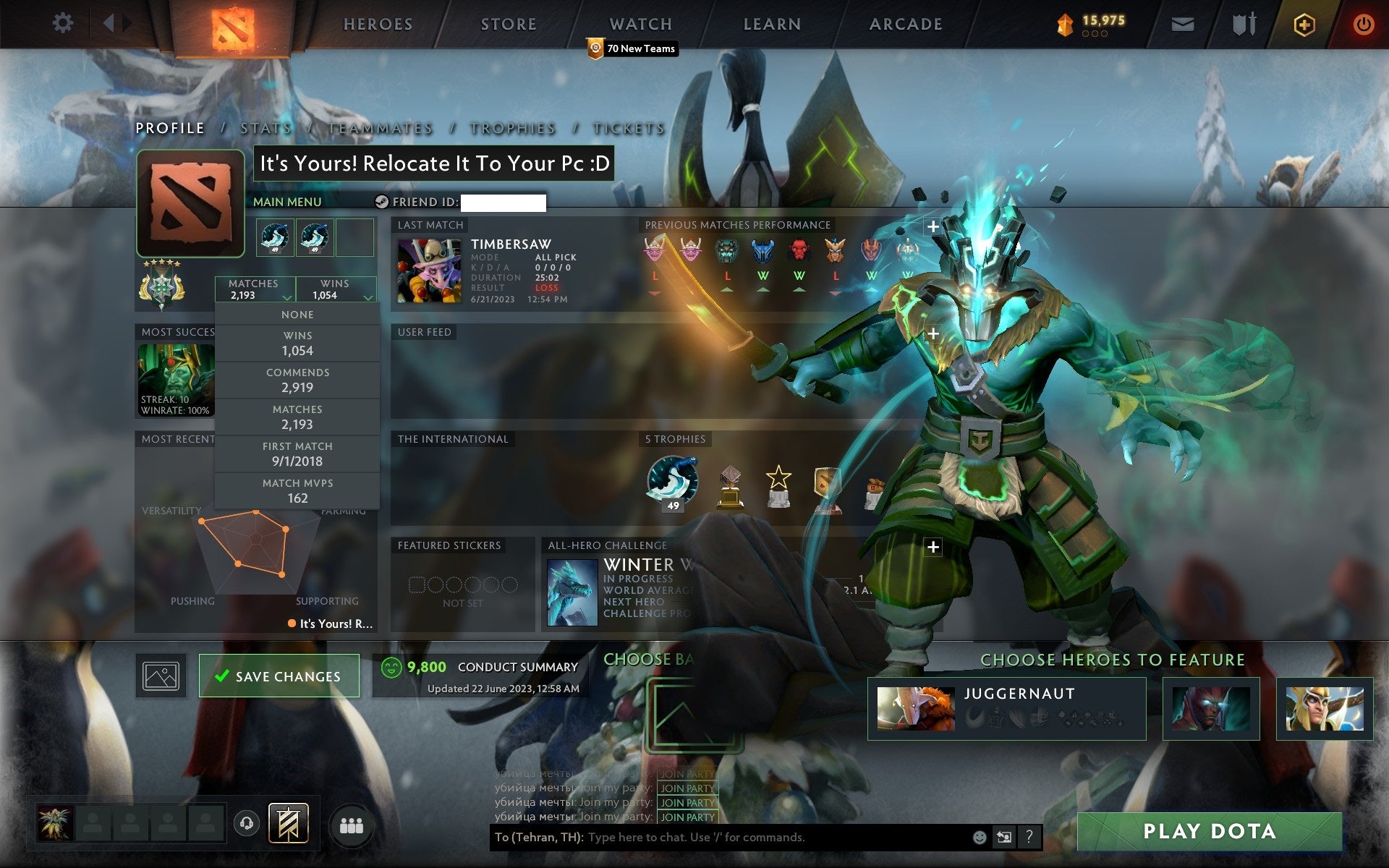Image resolution: width=1389 pixels, height=868 pixels.
Task: Open the friends list people icon
Action: coord(350,823)
